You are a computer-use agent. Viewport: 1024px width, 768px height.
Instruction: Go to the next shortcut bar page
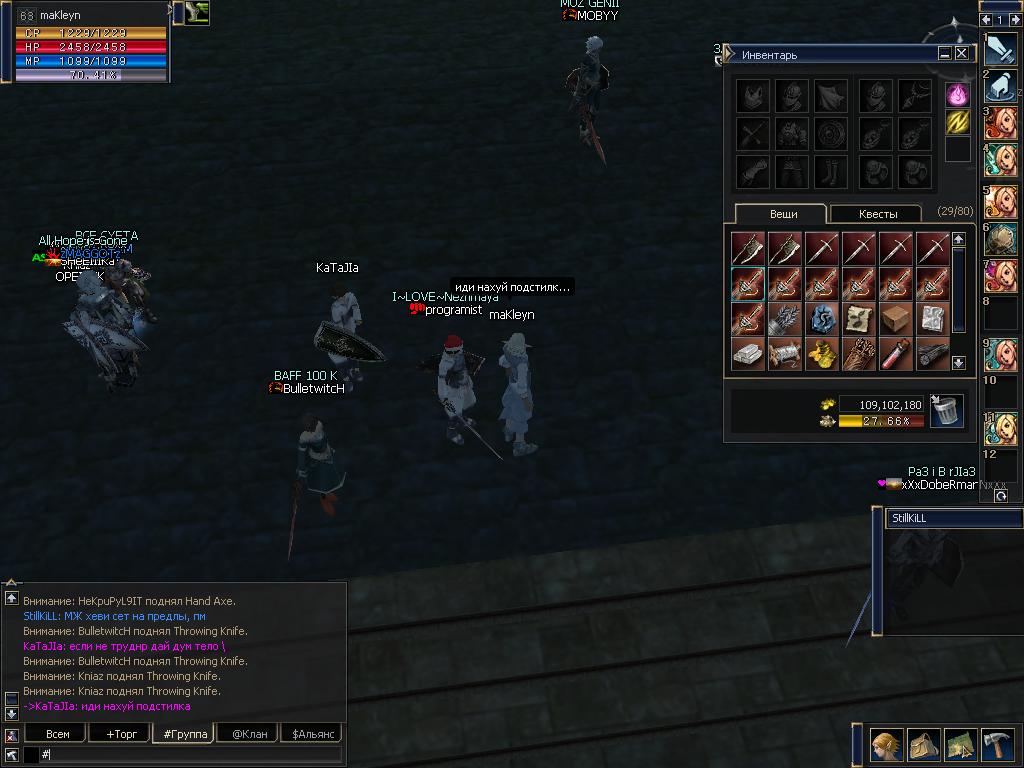1015,19
